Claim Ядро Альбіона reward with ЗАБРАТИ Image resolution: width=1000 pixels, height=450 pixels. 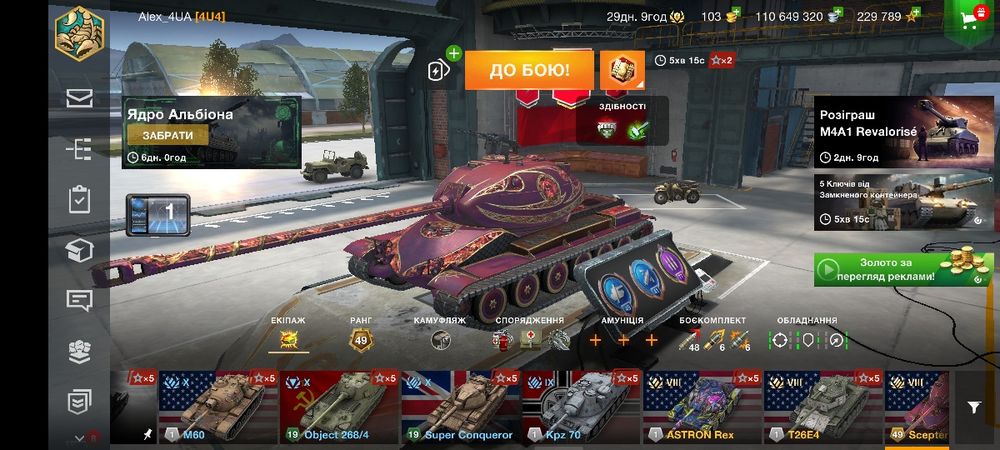click(x=168, y=135)
